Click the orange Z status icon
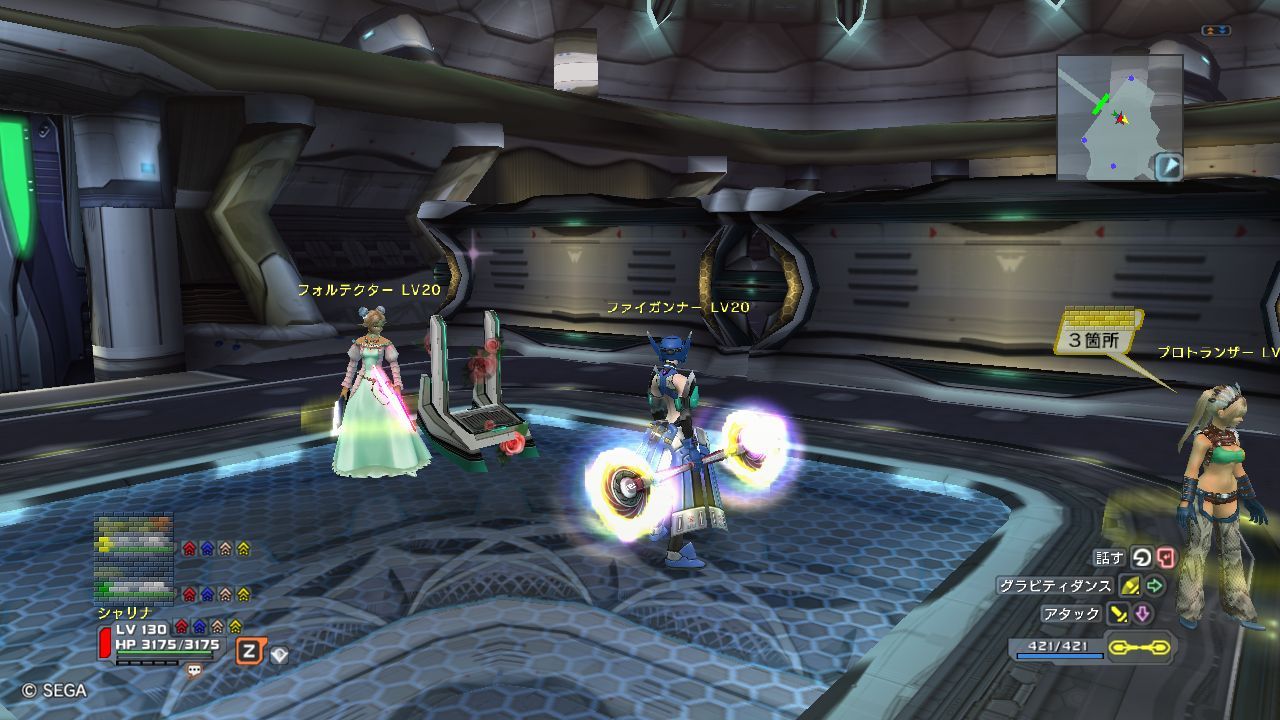 pos(248,652)
